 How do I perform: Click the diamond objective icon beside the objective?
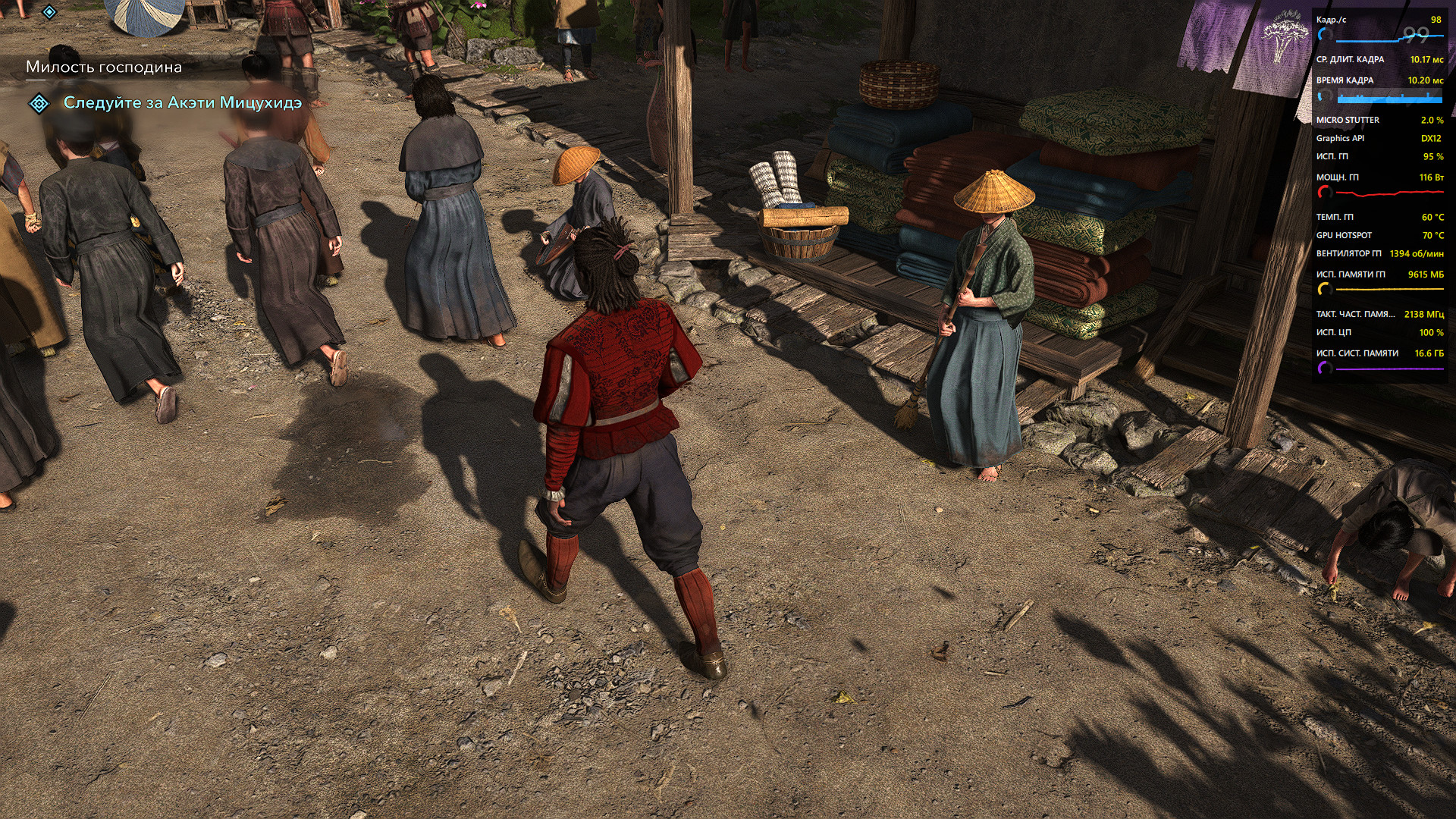pos(39,103)
